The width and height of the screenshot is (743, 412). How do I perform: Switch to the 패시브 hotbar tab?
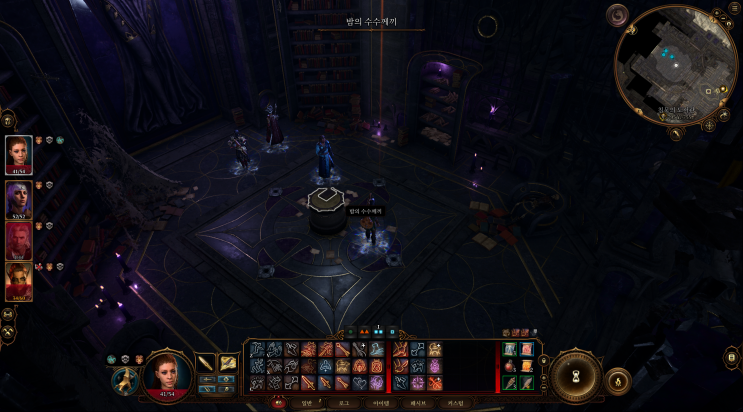point(419,403)
